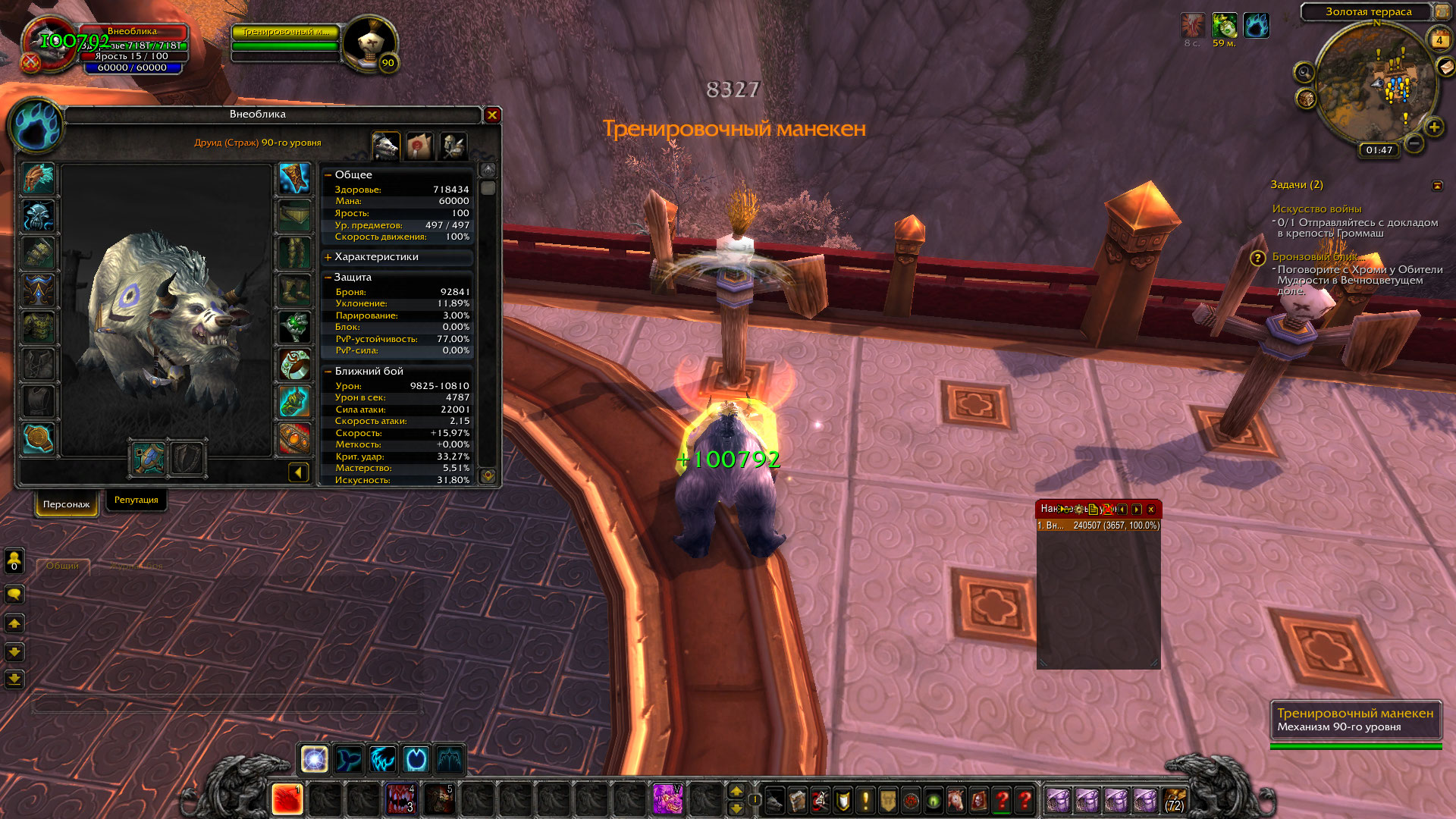The image size is (1456, 819).
Task: Zoom out the minimap
Action: (1414, 143)
